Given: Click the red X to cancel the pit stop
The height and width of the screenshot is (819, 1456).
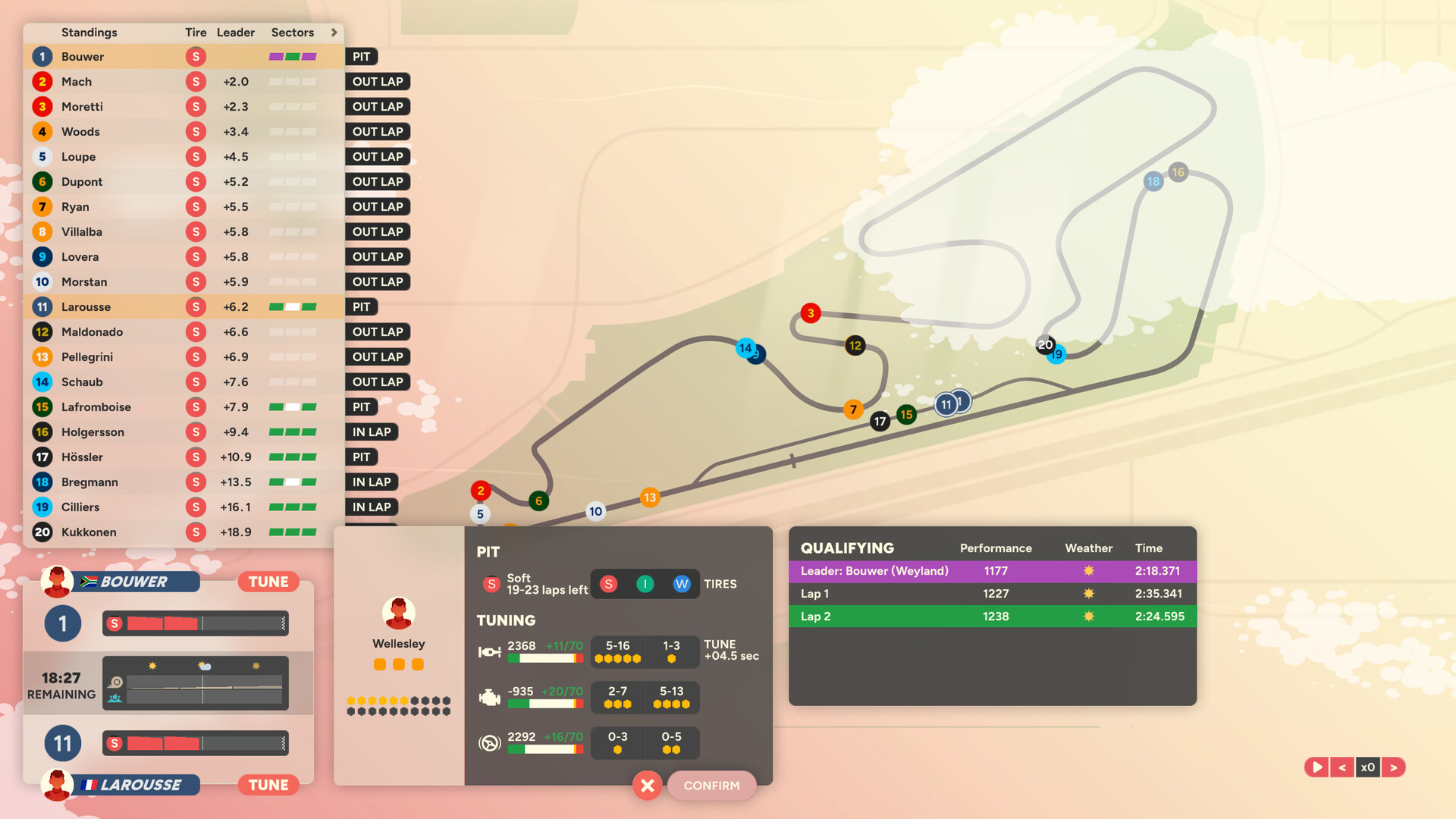Looking at the screenshot, I should coord(647,786).
